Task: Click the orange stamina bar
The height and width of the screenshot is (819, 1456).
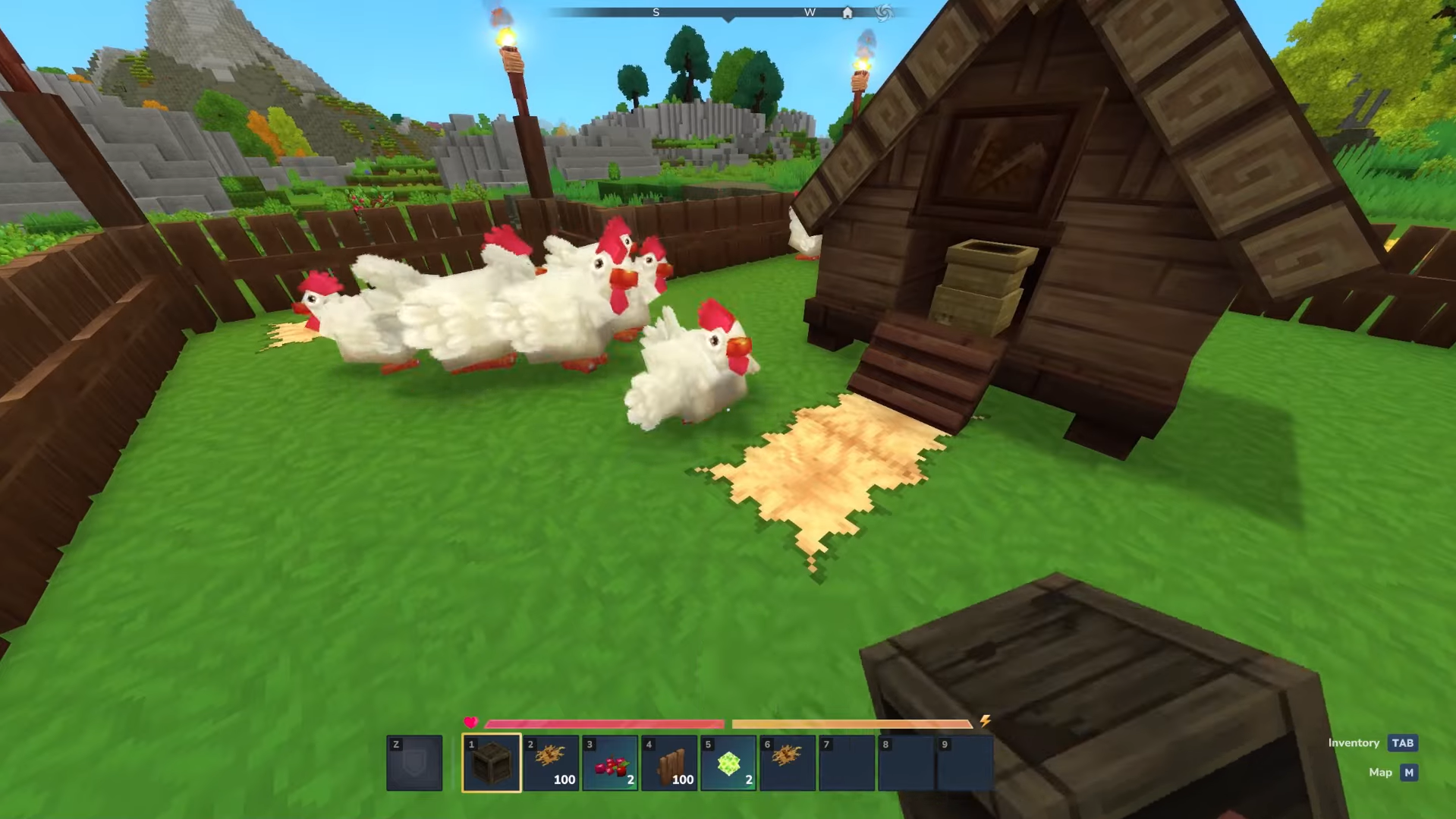Action: (x=850, y=723)
